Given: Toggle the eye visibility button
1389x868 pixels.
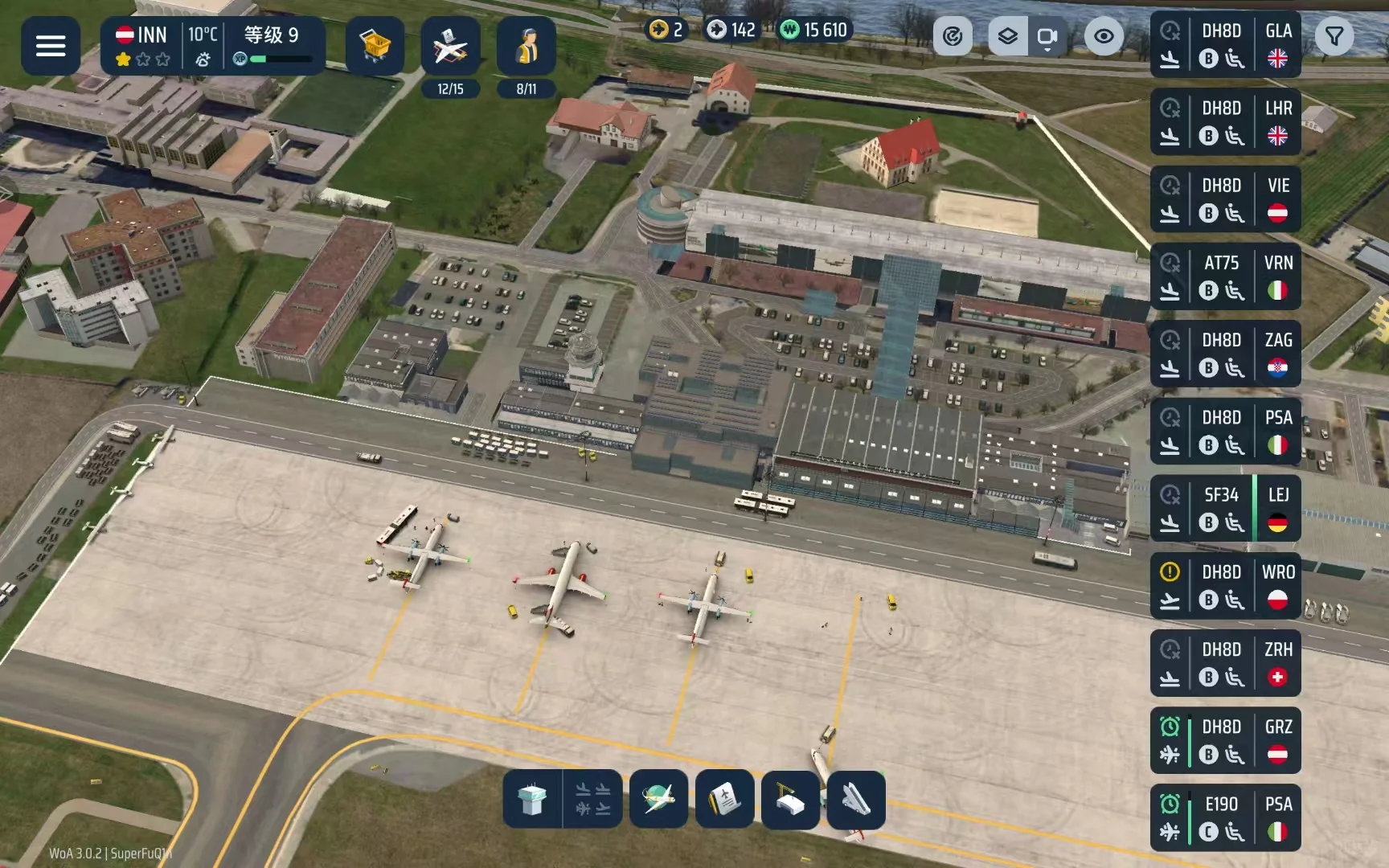Looking at the screenshot, I should (1104, 36).
